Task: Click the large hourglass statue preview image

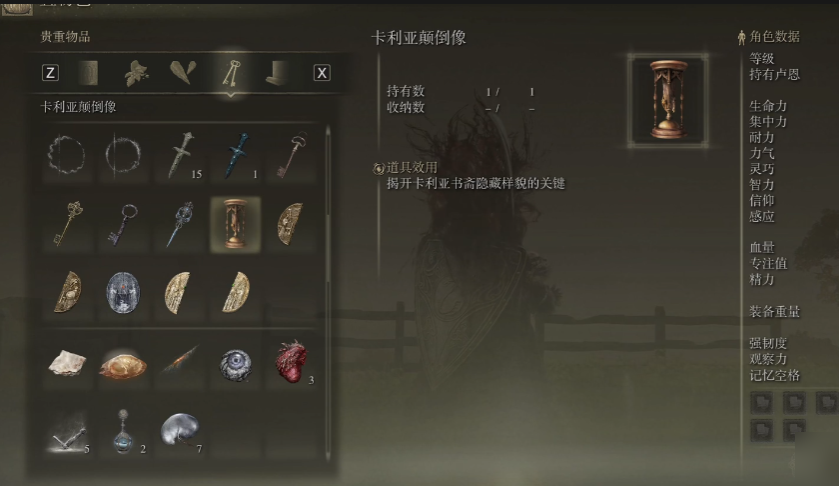Action: click(x=667, y=99)
